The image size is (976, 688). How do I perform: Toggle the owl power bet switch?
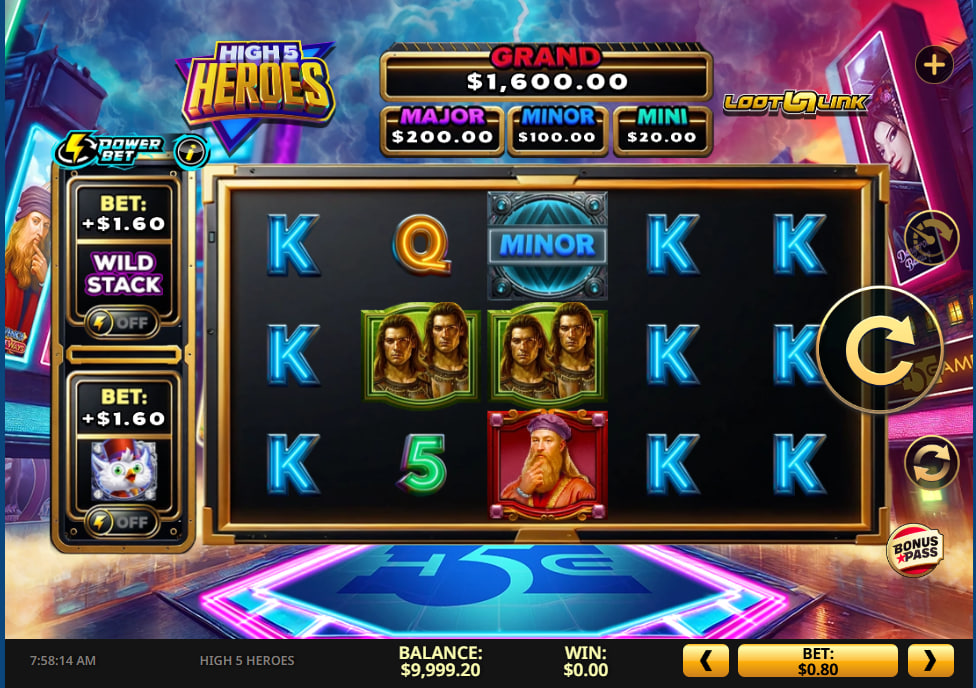[122, 520]
